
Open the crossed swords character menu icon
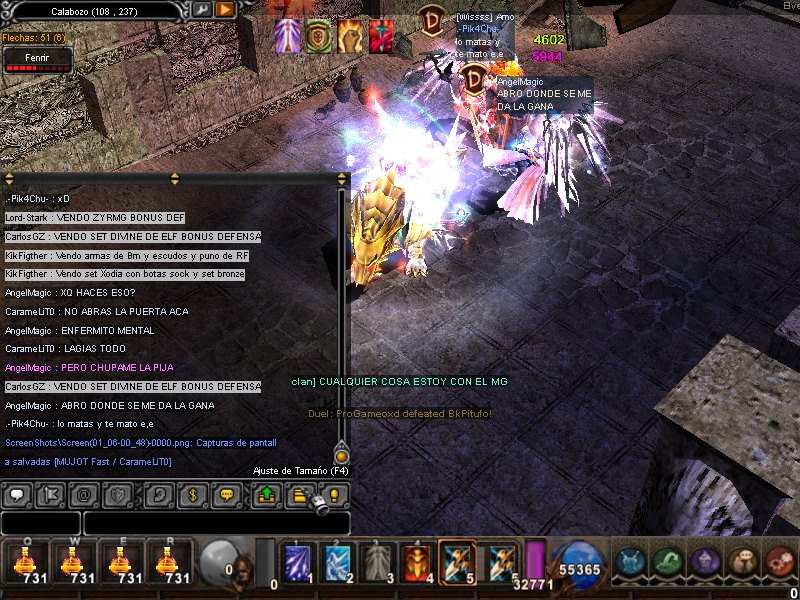[x=630, y=562]
